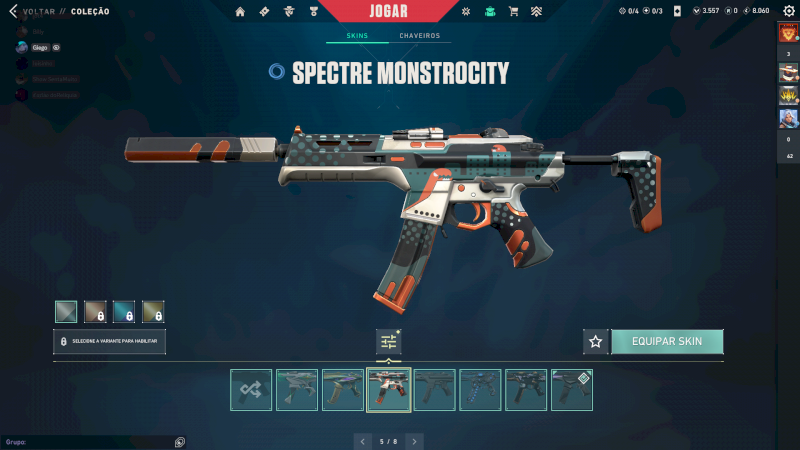Choose the selected Monstrocity skin thumbnail
Image resolution: width=800 pixels, height=450 pixels.
[389, 390]
